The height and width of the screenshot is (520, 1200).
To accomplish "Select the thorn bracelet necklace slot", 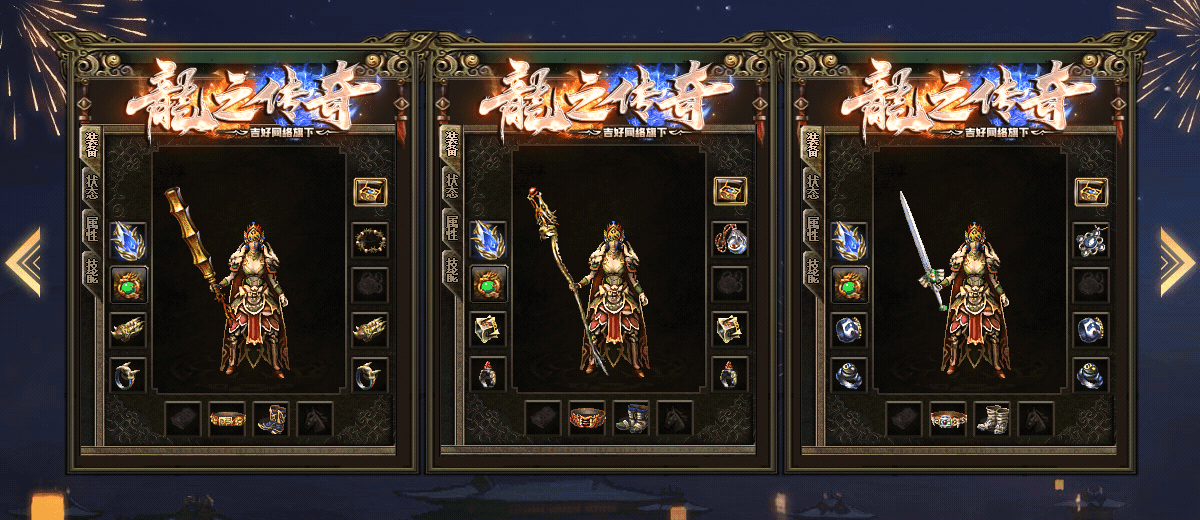I will click(x=370, y=240).
